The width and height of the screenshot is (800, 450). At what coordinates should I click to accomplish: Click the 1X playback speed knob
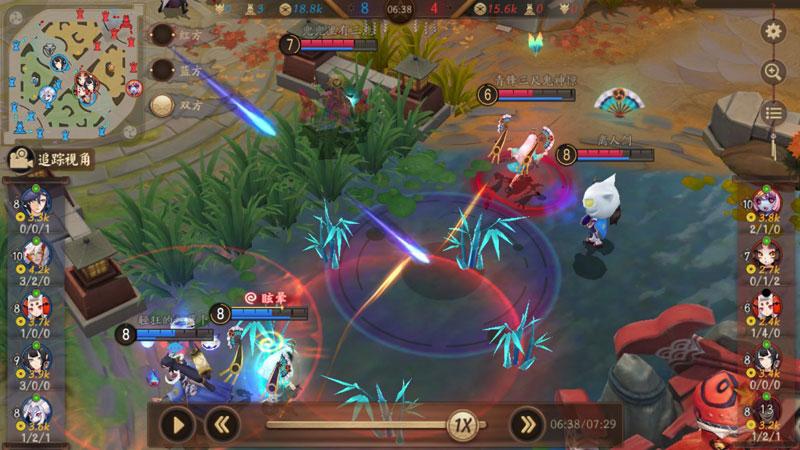click(x=461, y=424)
